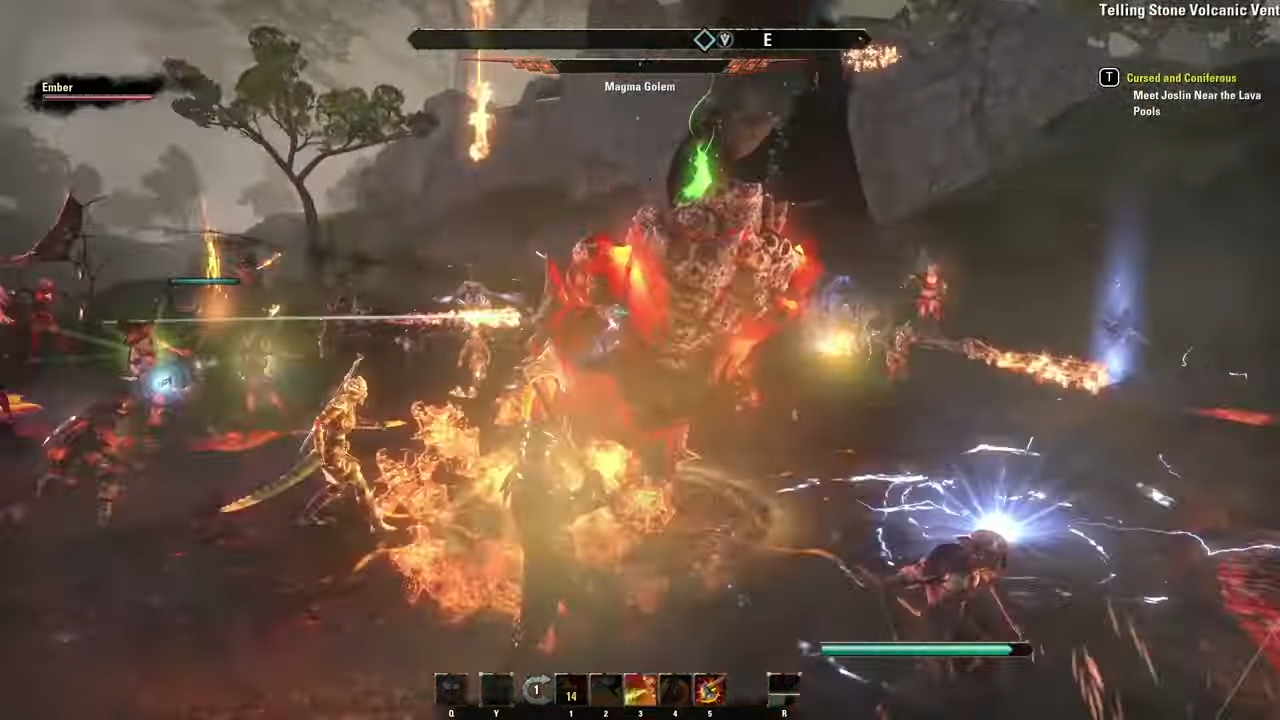Open the quest Cursed and Coniferous
This screenshot has height=720, width=1280.
point(1181,77)
